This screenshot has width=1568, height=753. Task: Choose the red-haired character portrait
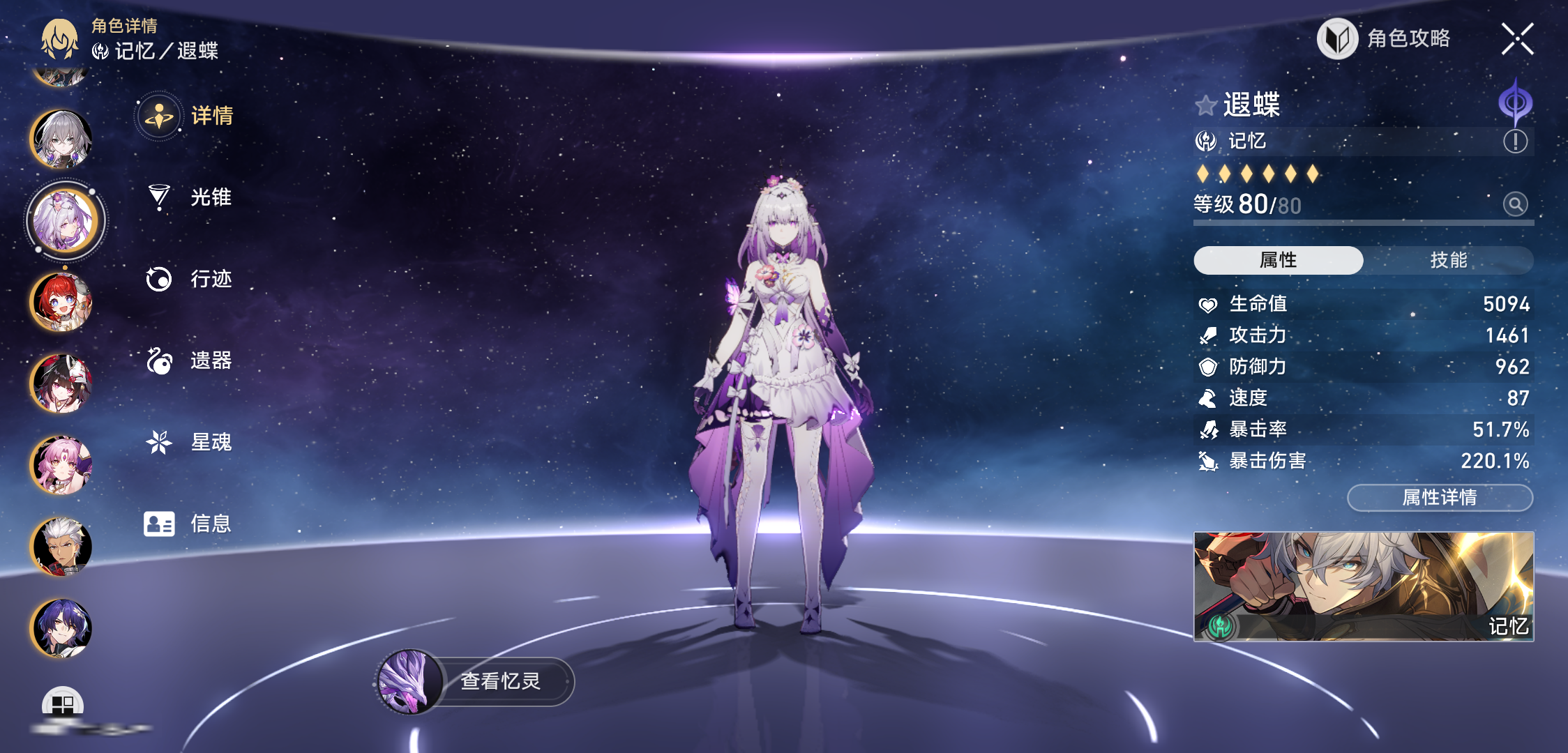[61, 302]
